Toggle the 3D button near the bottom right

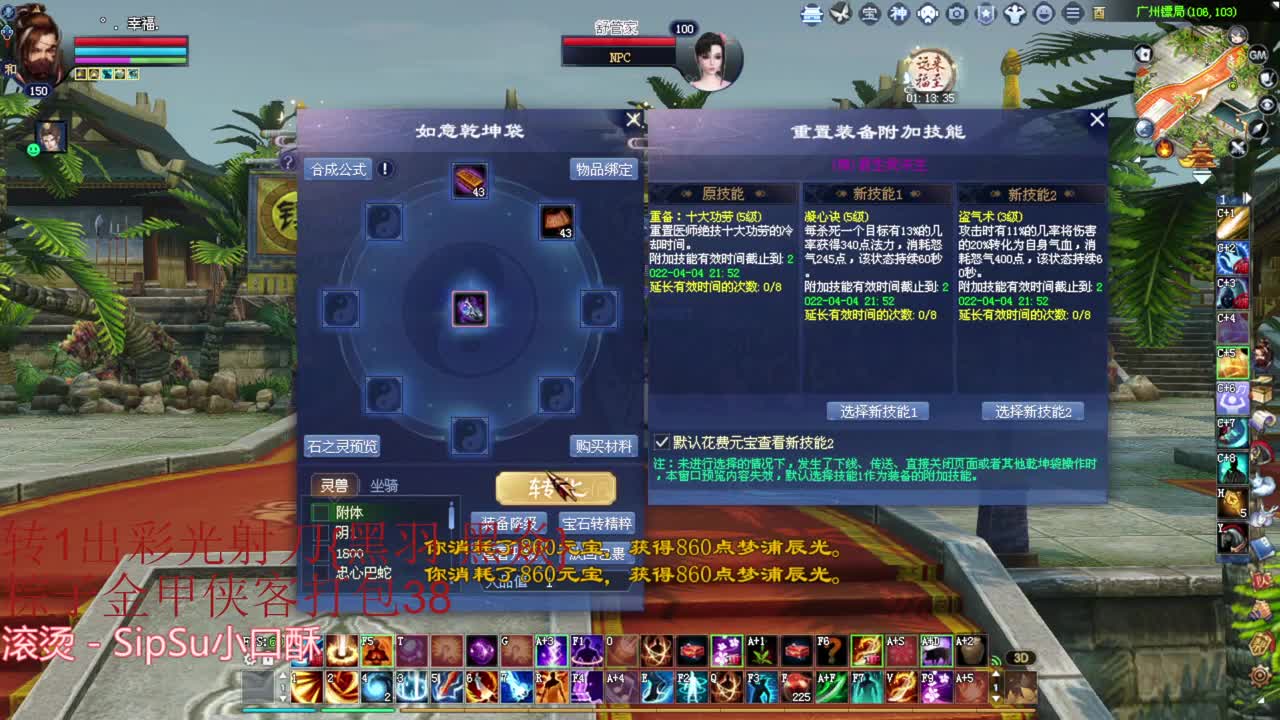pos(1020,656)
